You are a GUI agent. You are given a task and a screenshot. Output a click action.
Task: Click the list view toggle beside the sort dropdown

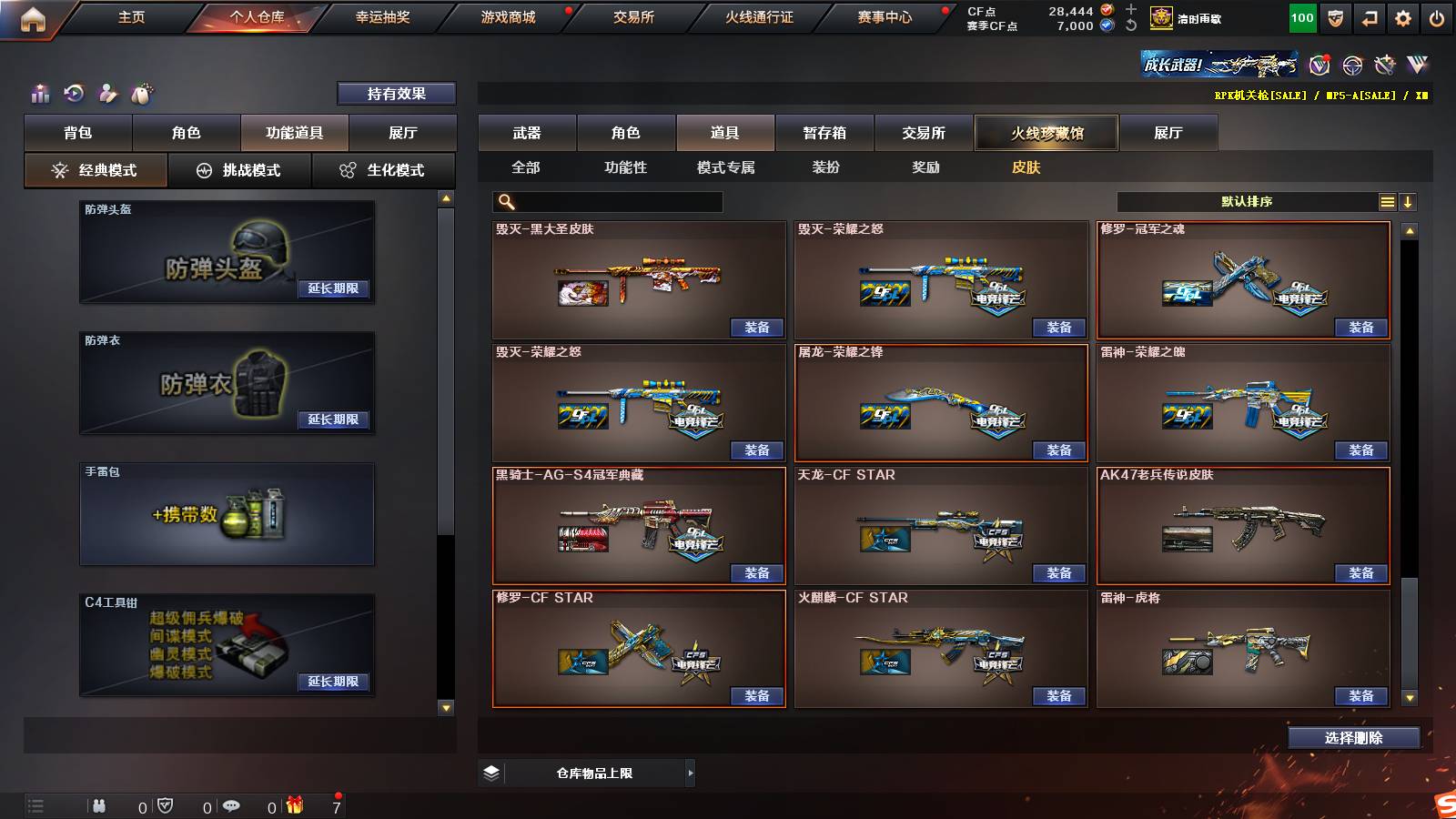1387,201
